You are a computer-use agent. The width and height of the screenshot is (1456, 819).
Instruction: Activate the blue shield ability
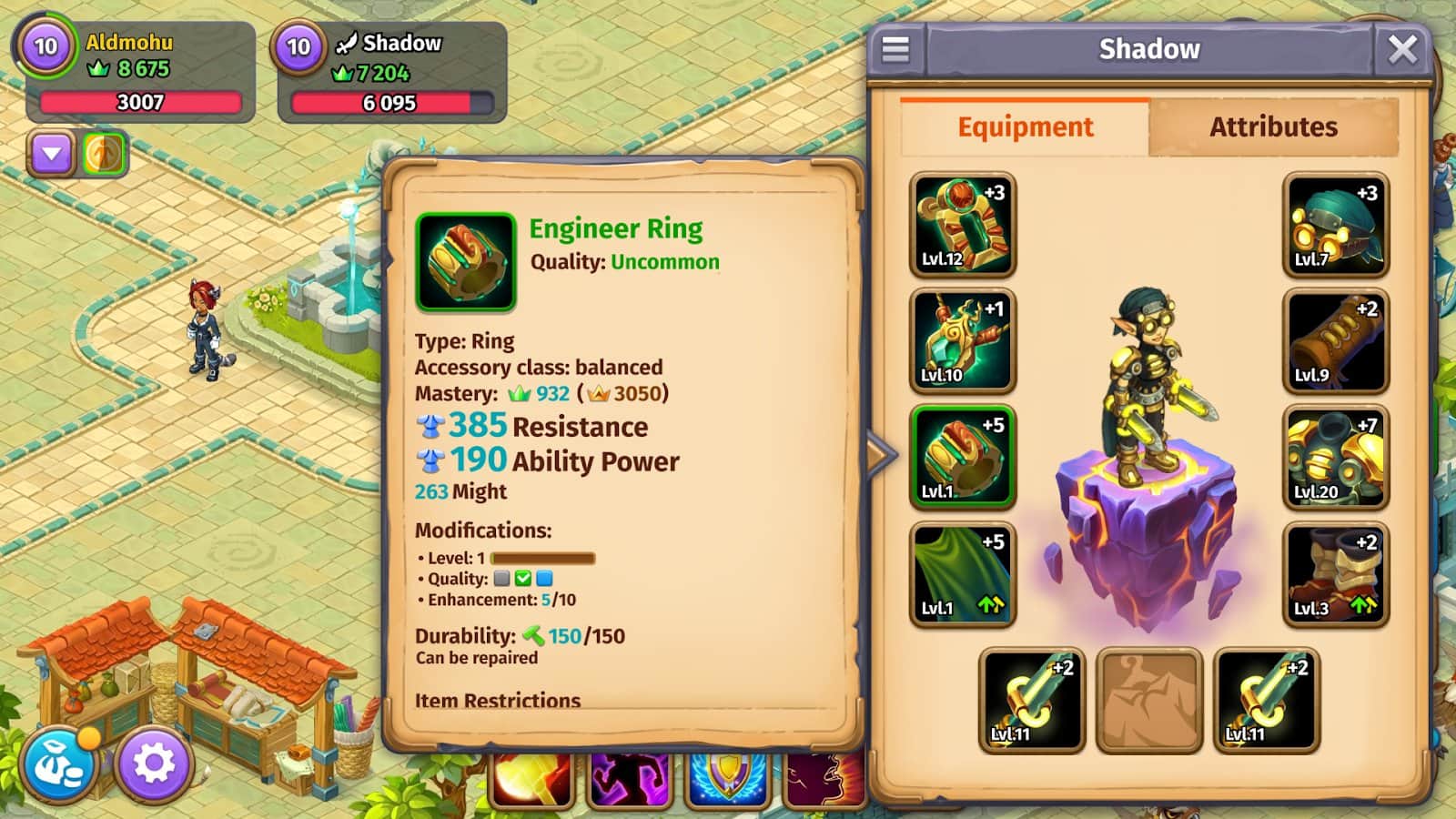coord(728,783)
